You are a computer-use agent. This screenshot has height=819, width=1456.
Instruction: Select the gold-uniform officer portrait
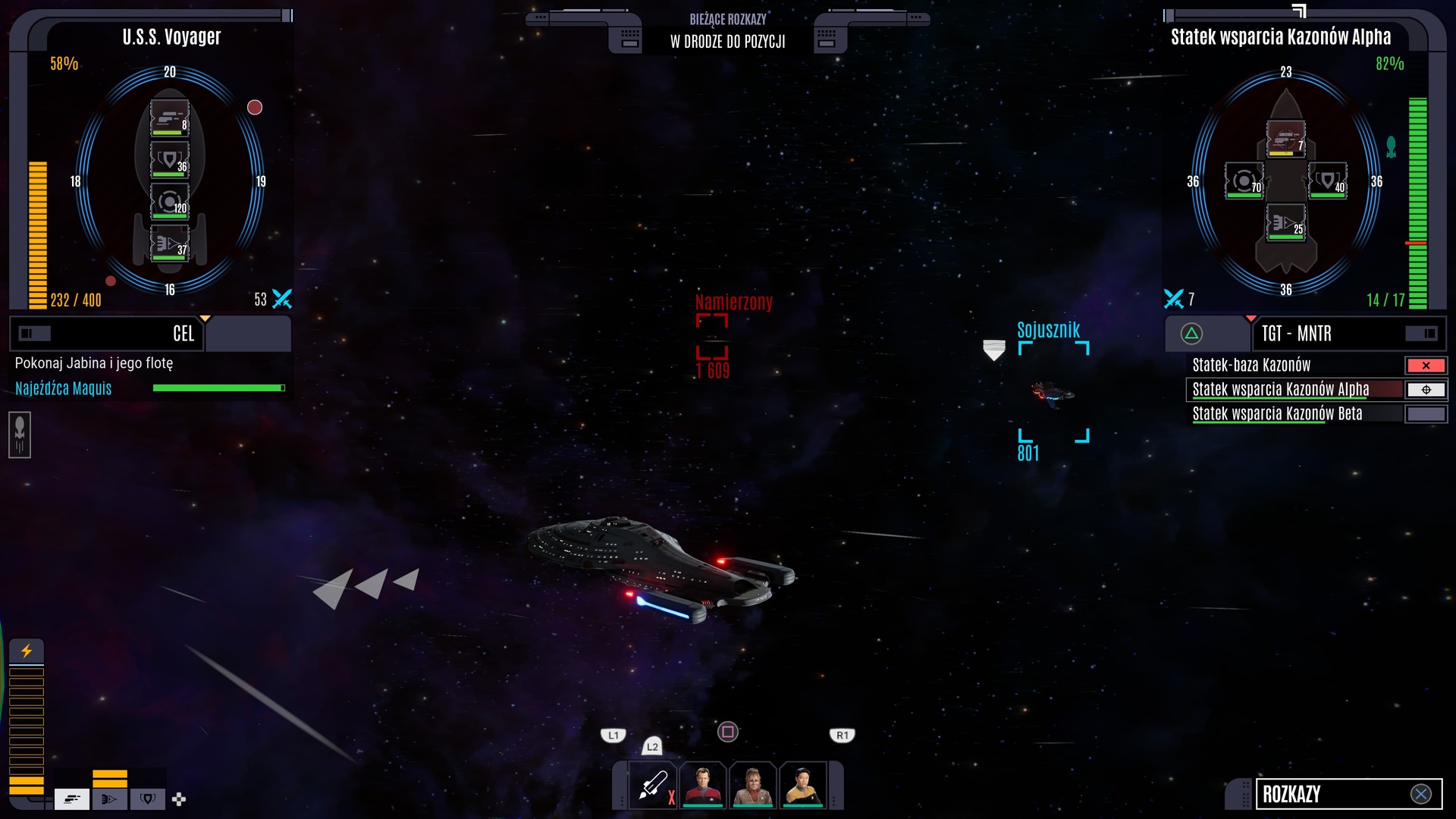[803, 786]
